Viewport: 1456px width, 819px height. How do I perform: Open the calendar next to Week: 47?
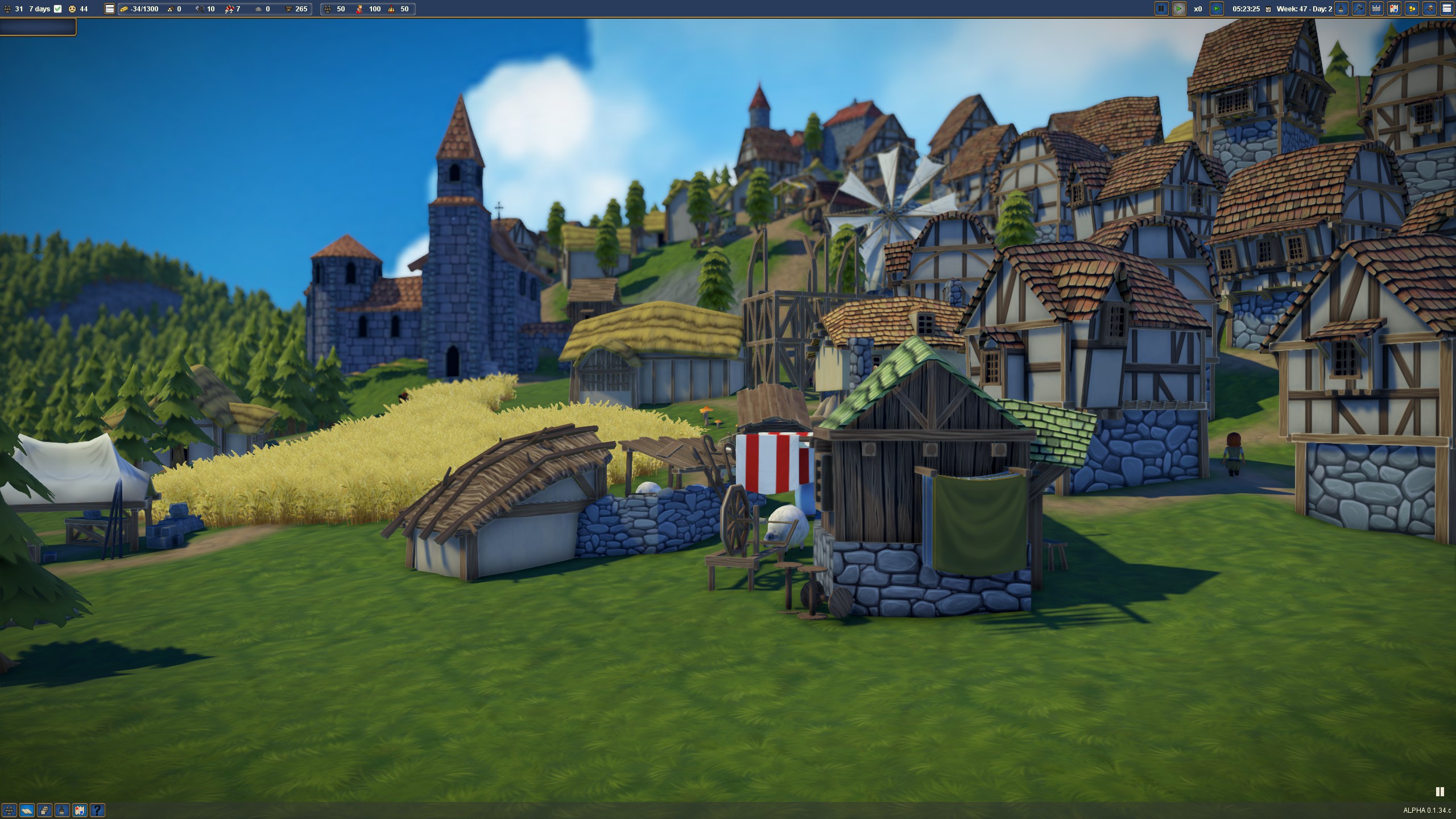(x=1268, y=9)
